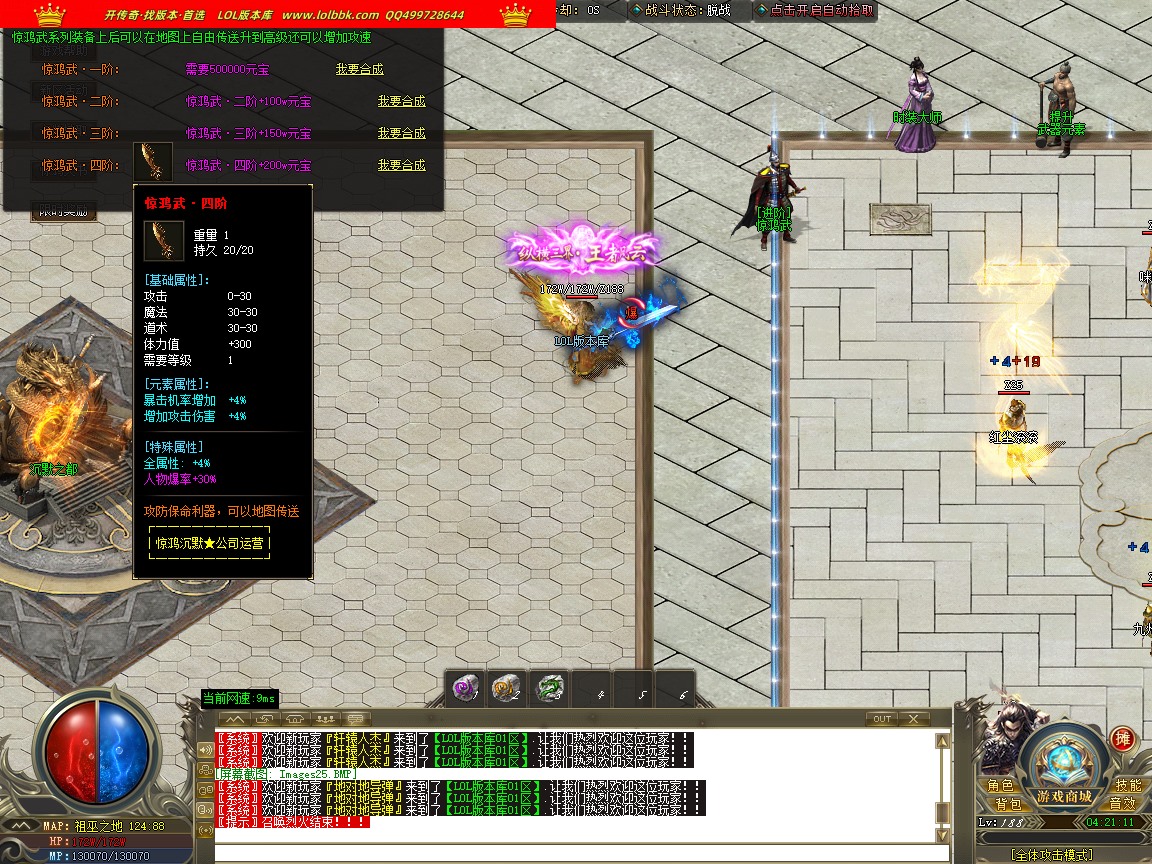Open the 背包 inventory bag
Image resolution: width=1152 pixels, height=864 pixels.
coord(1008,804)
